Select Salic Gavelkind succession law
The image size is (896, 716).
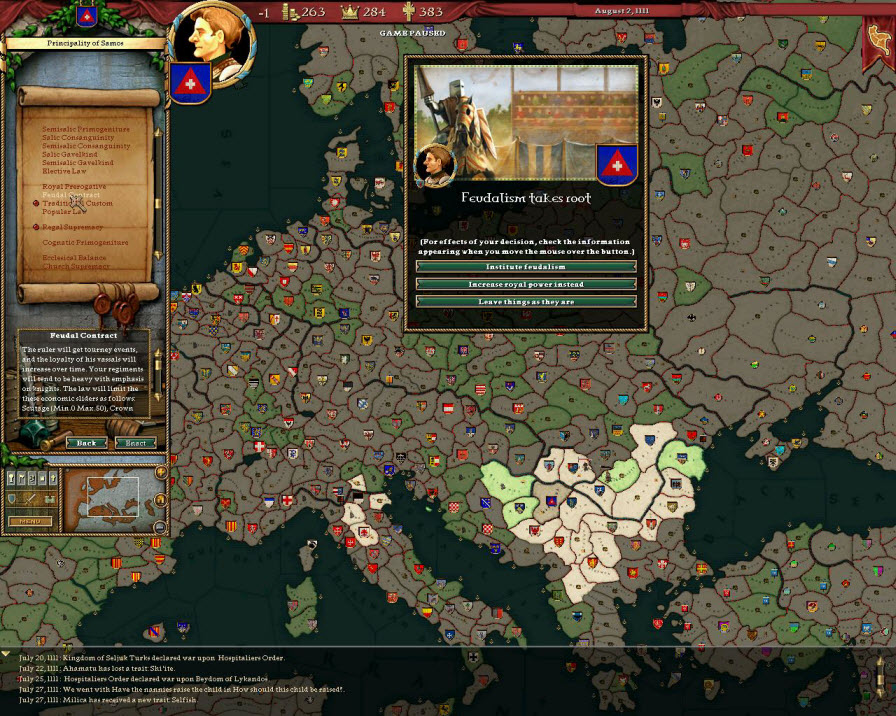click(x=71, y=154)
